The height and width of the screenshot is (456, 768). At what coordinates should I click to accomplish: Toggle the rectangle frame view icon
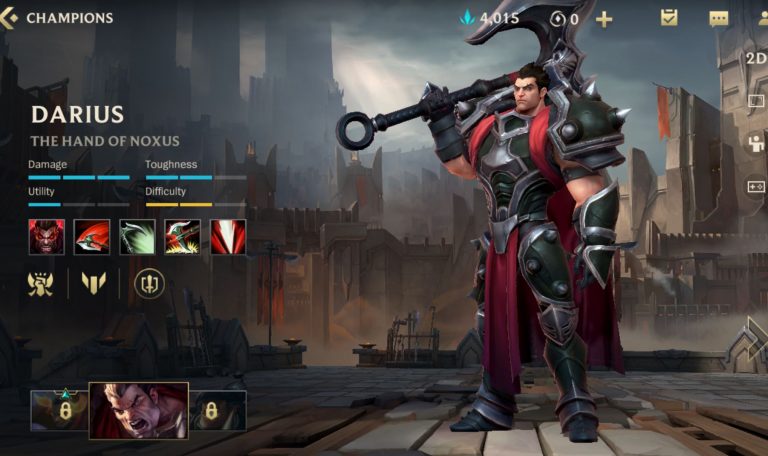point(756,101)
